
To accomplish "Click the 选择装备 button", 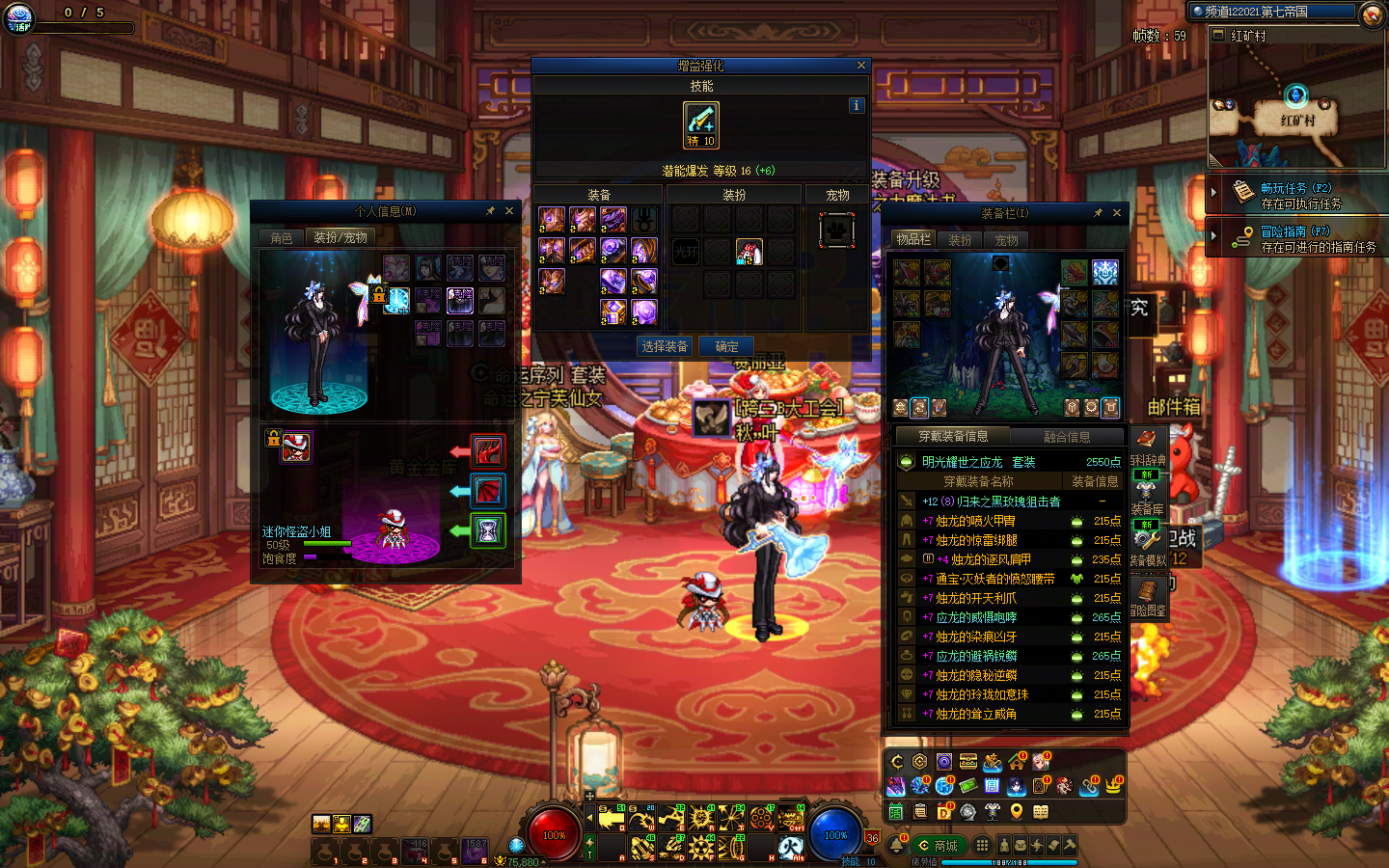I will [x=665, y=346].
